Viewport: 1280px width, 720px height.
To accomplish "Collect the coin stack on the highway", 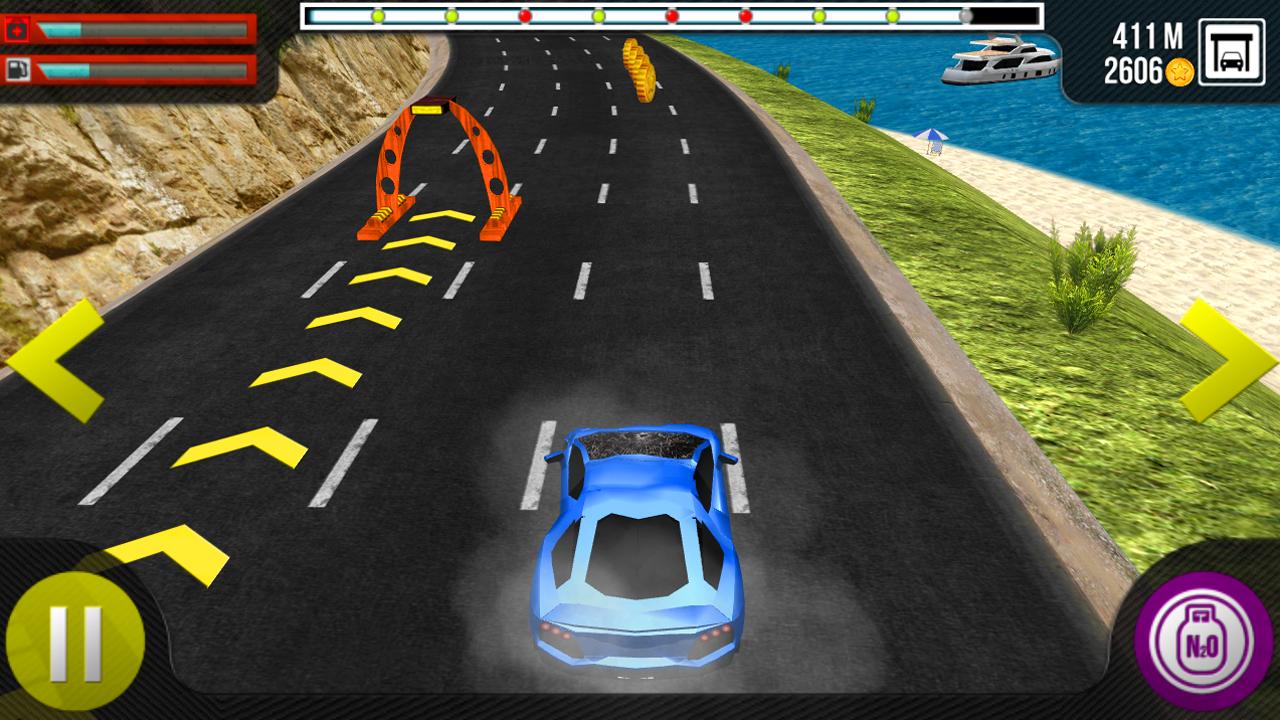I will coord(637,65).
